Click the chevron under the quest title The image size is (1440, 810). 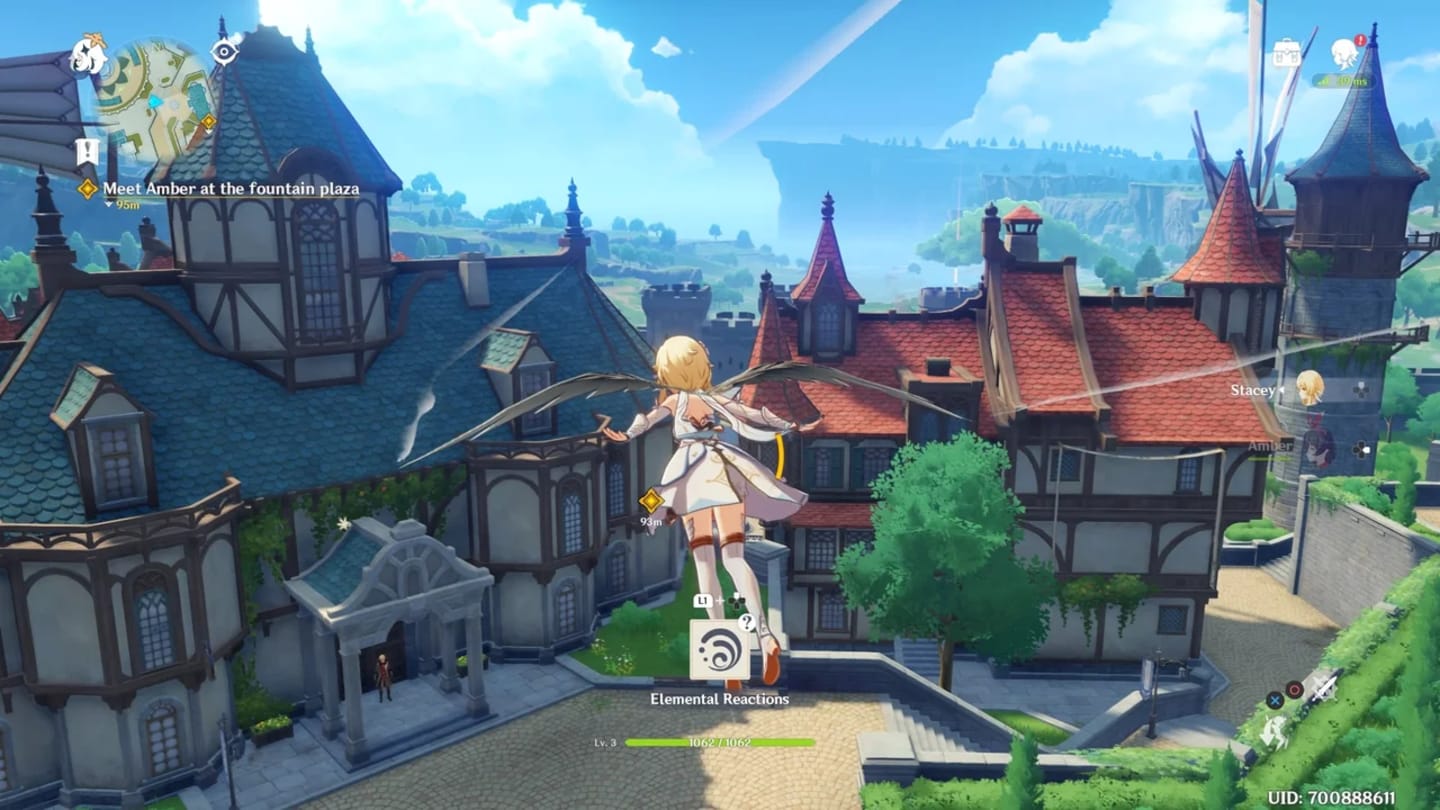tap(107, 201)
